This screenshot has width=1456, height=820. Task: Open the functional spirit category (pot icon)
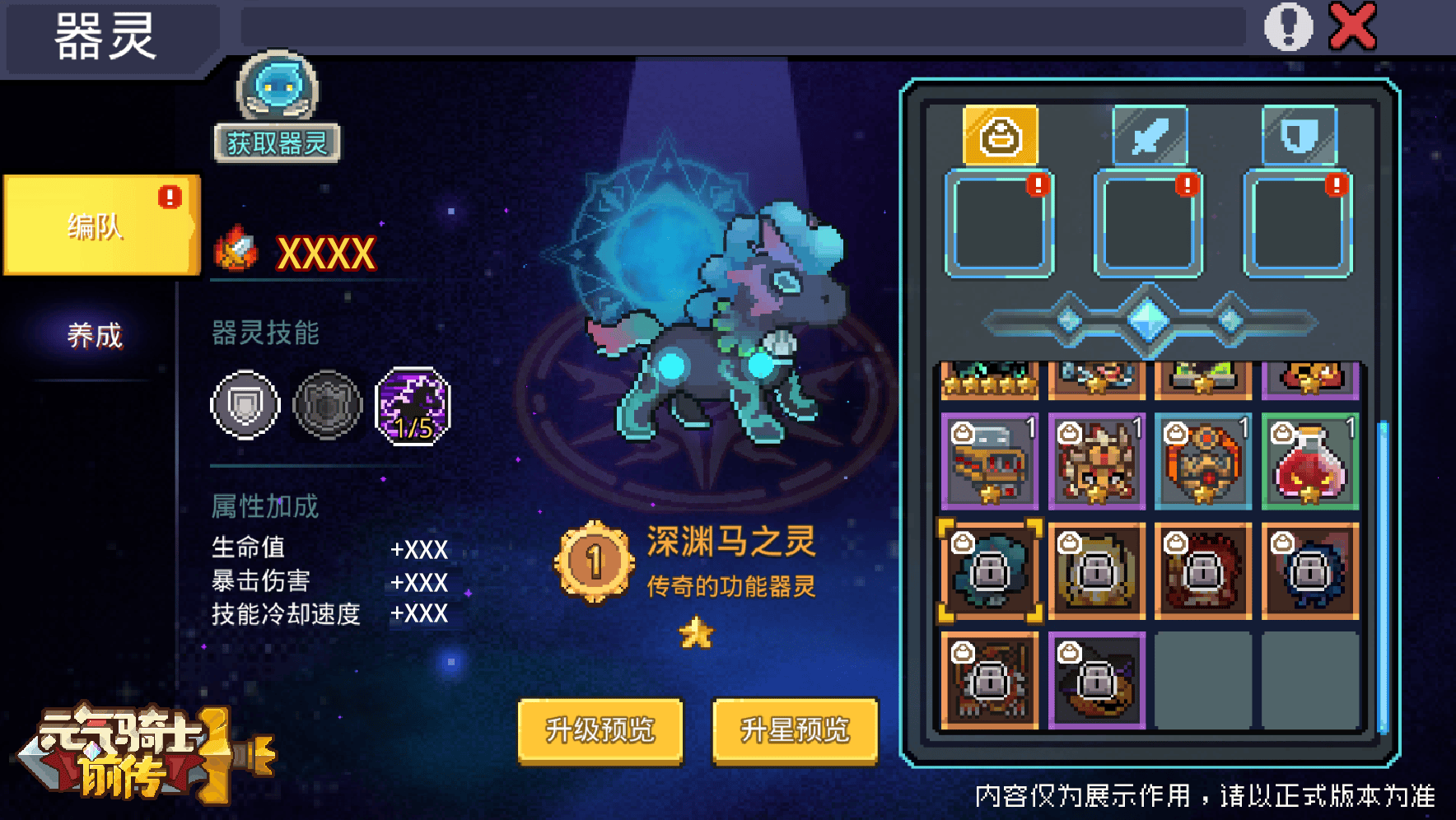[x=999, y=136]
